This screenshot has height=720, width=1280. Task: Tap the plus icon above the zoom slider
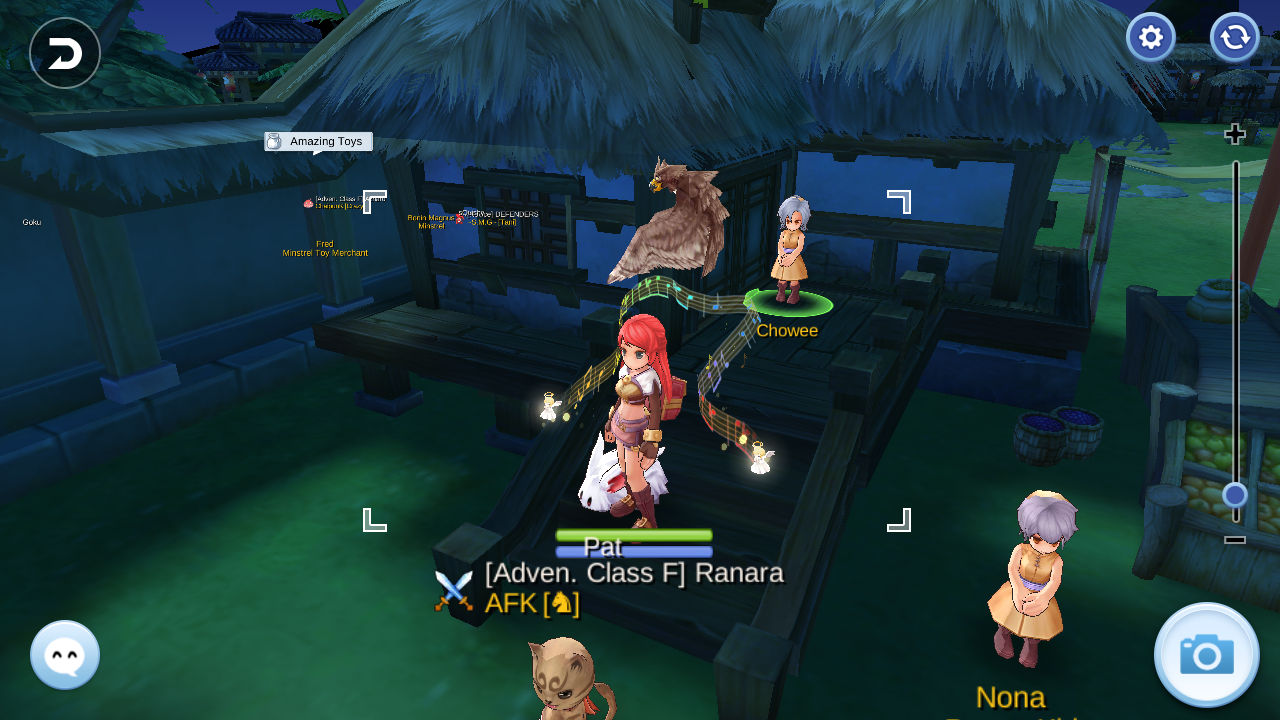(1235, 132)
